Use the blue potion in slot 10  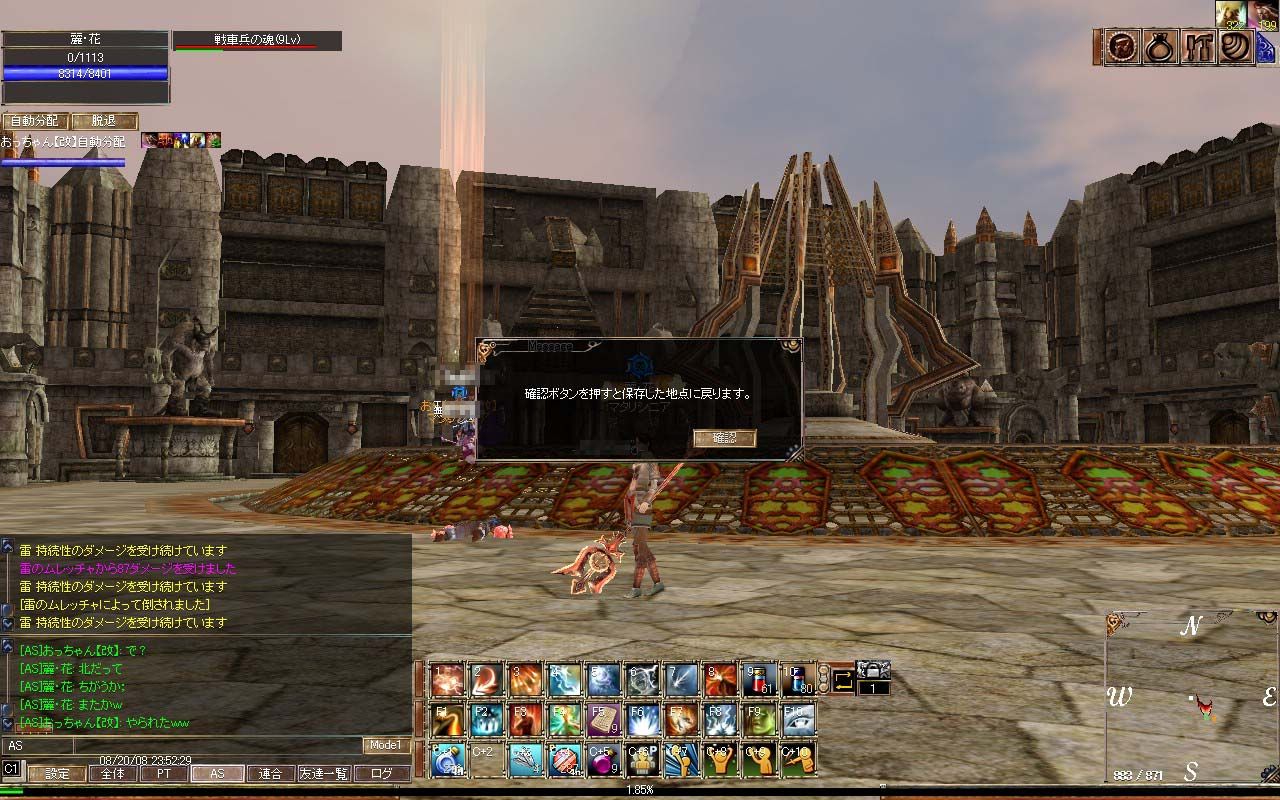pyautogui.click(x=798, y=680)
